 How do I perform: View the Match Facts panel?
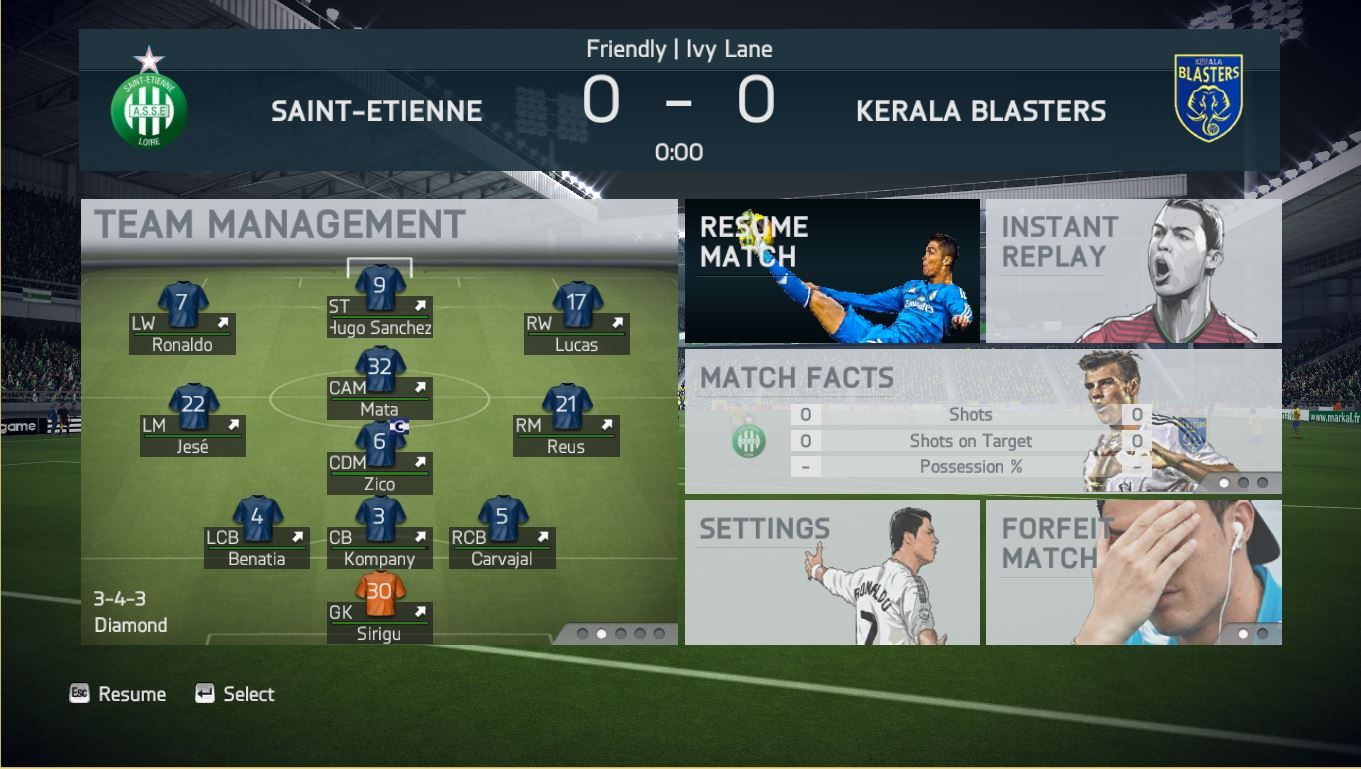coord(982,420)
